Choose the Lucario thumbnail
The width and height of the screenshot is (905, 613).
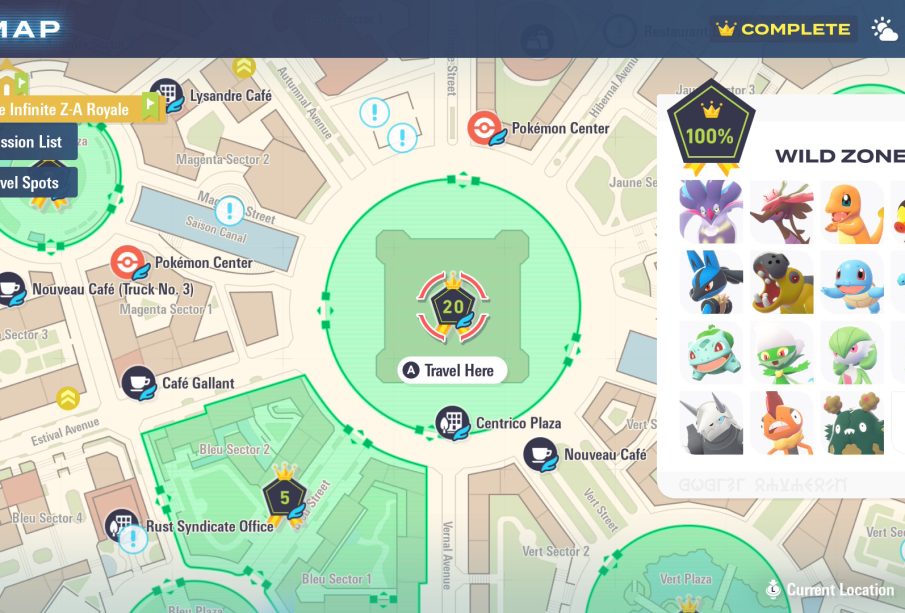[711, 282]
